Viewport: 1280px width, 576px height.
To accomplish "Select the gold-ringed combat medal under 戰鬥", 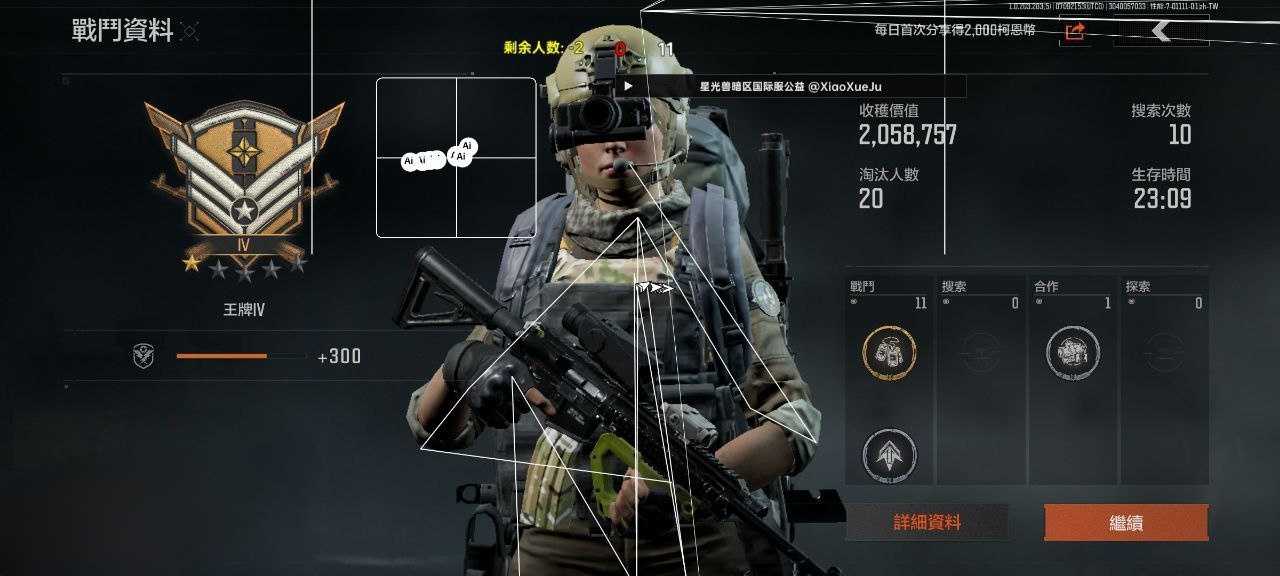I will pyautogui.click(x=889, y=352).
